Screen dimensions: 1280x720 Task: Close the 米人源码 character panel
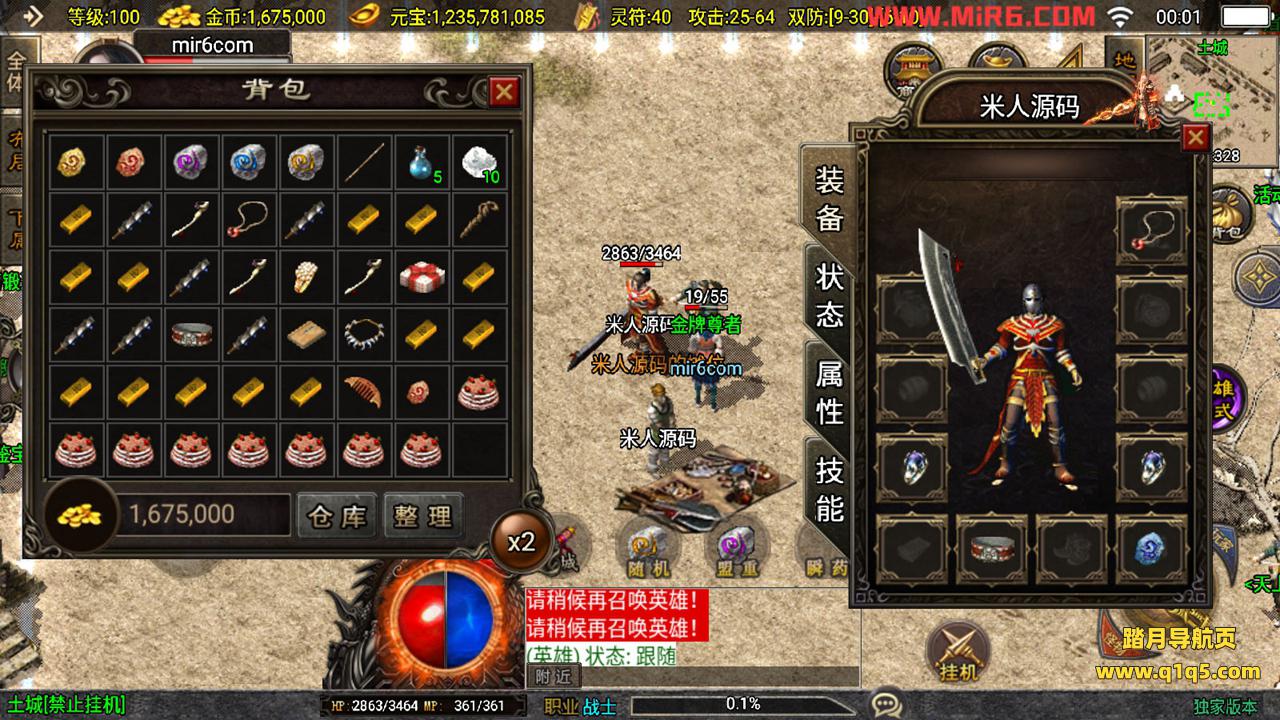point(1195,137)
